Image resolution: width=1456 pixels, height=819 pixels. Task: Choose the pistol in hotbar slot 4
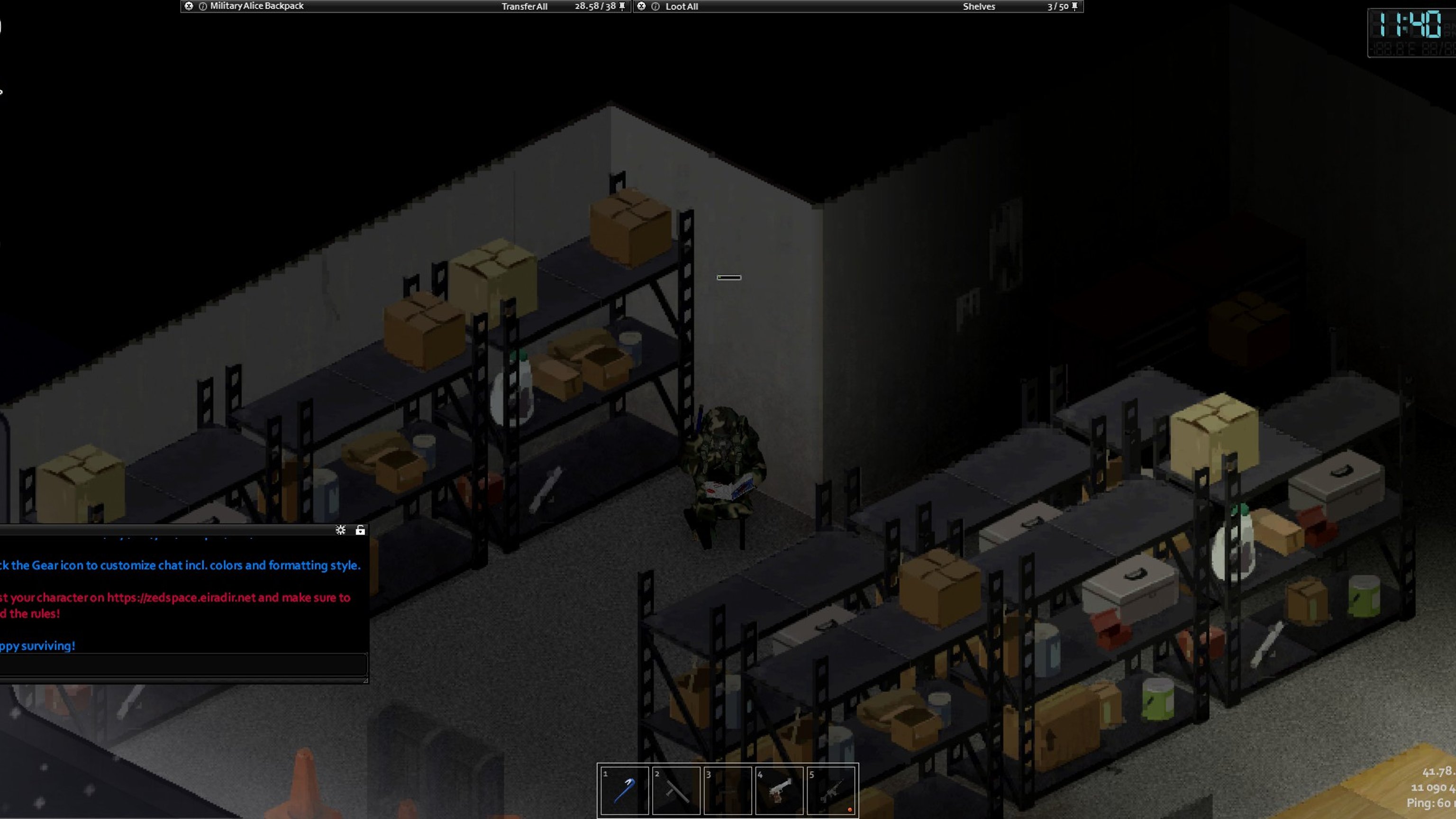tap(779, 790)
